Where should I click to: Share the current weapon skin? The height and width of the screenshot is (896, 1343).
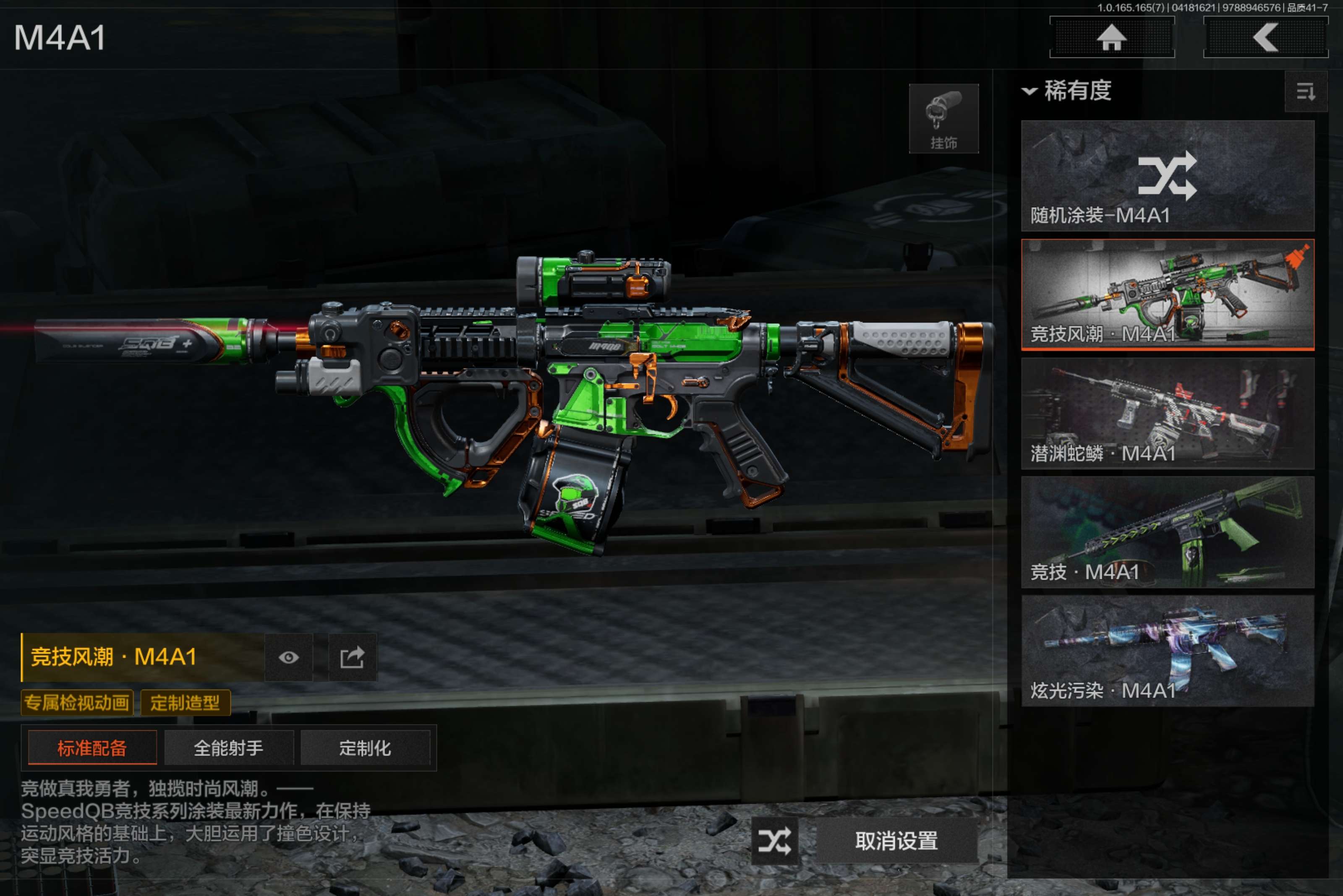pyautogui.click(x=352, y=658)
